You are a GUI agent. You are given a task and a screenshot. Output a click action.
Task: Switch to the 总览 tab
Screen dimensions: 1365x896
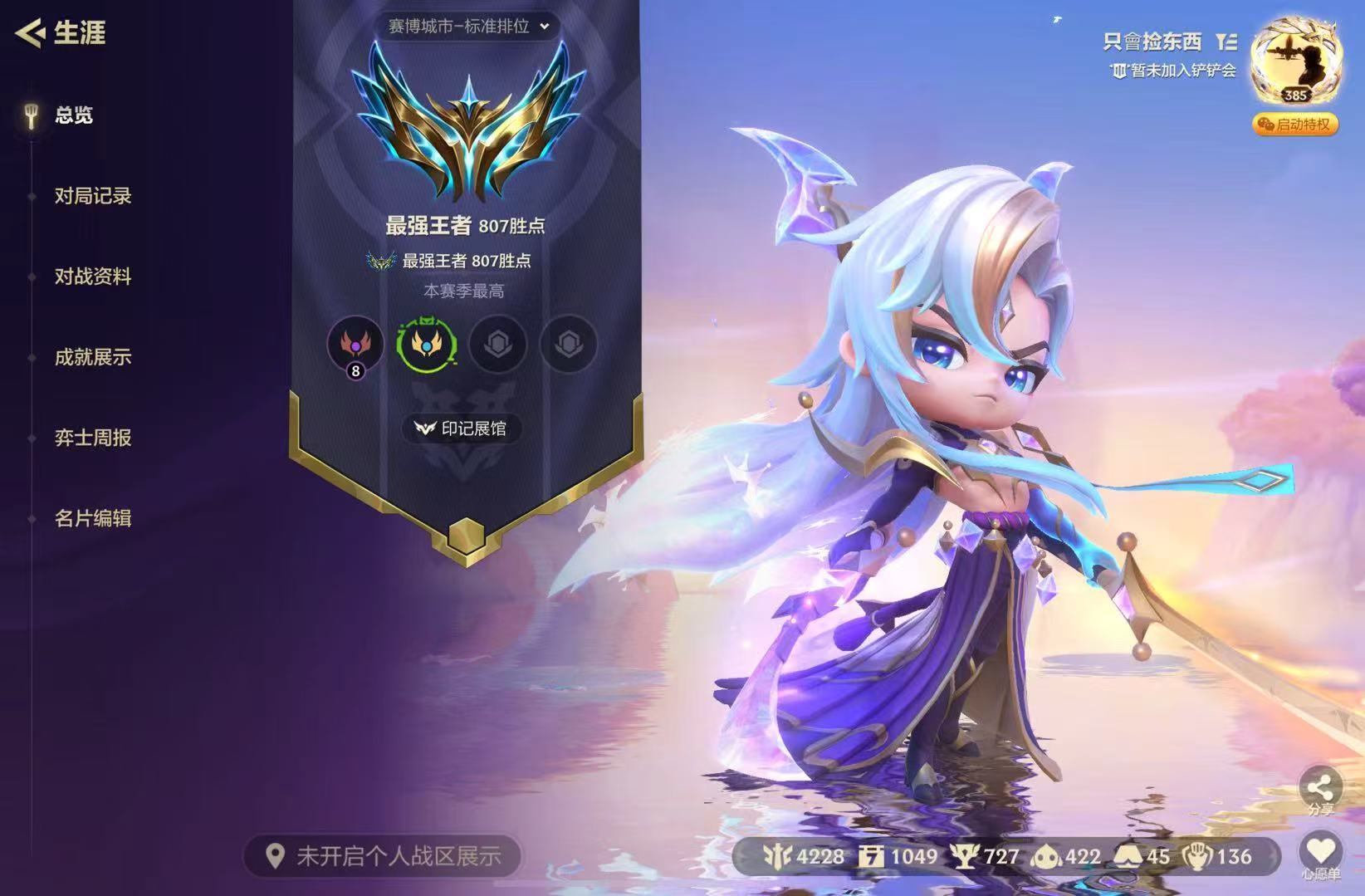(73, 115)
